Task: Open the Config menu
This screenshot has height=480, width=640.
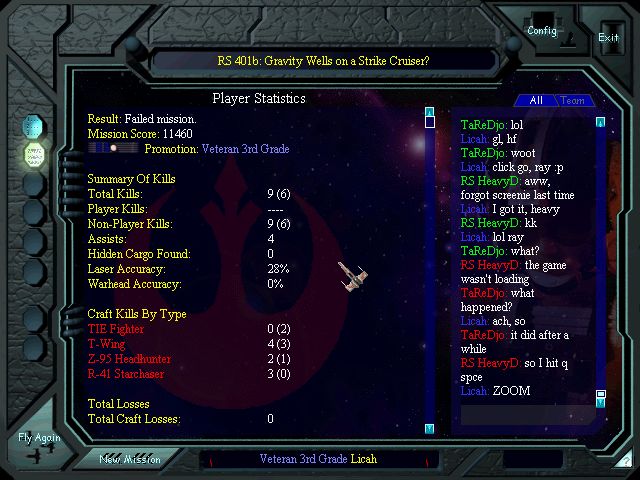Action: (542, 29)
